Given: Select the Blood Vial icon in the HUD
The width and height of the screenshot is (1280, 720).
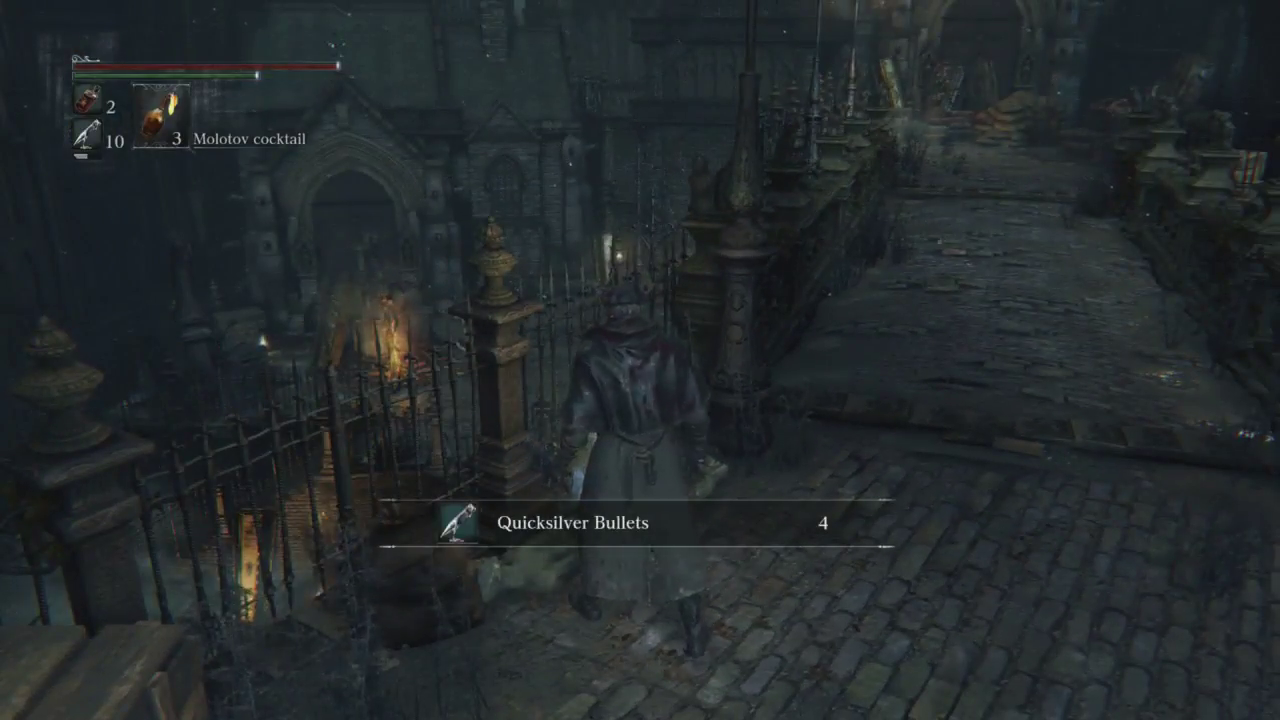Looking at the screenshot, I should (88, 100).
